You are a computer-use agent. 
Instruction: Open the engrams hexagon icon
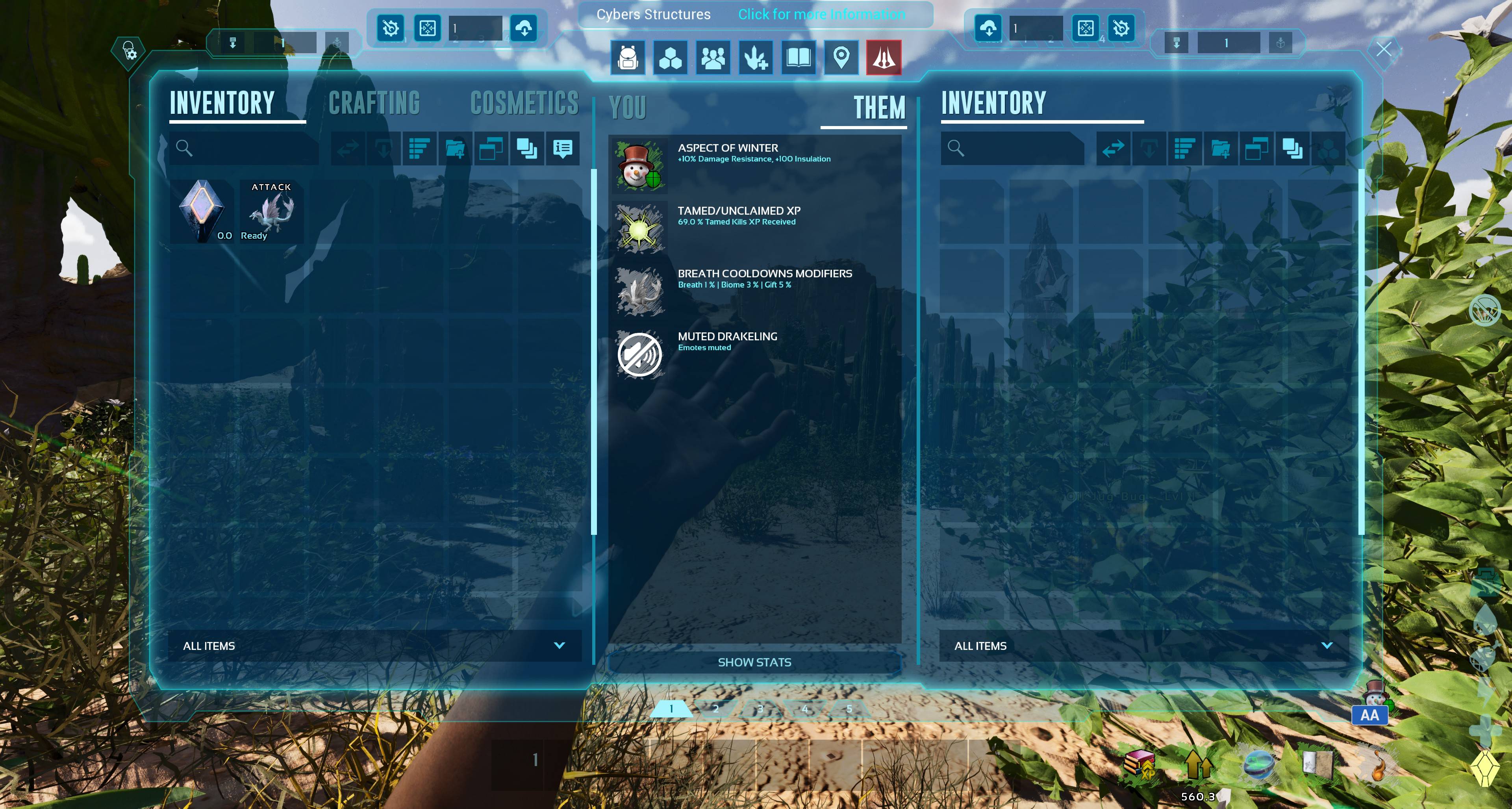670,58
